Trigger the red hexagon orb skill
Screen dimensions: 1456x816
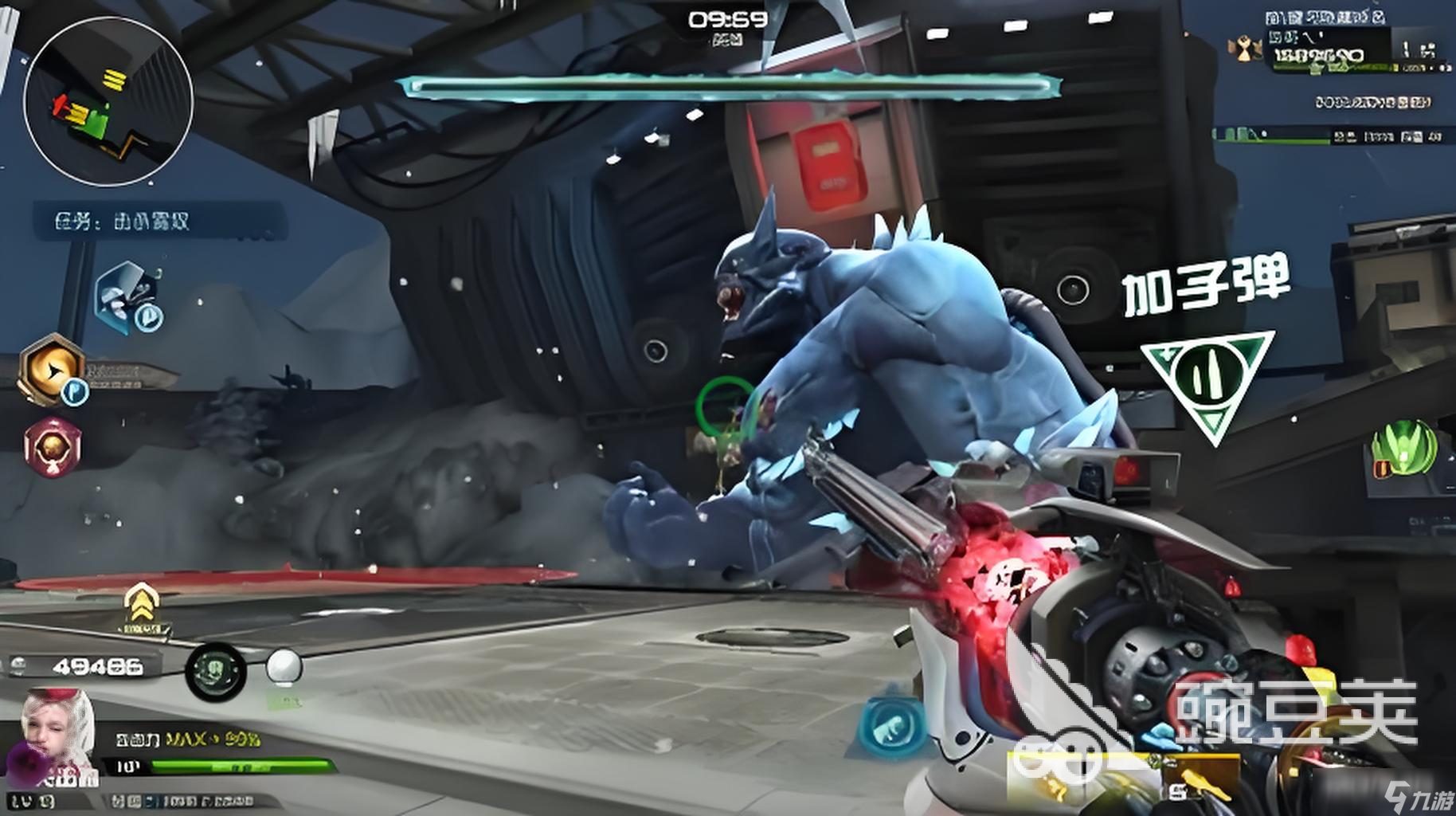tap(53, 447)
